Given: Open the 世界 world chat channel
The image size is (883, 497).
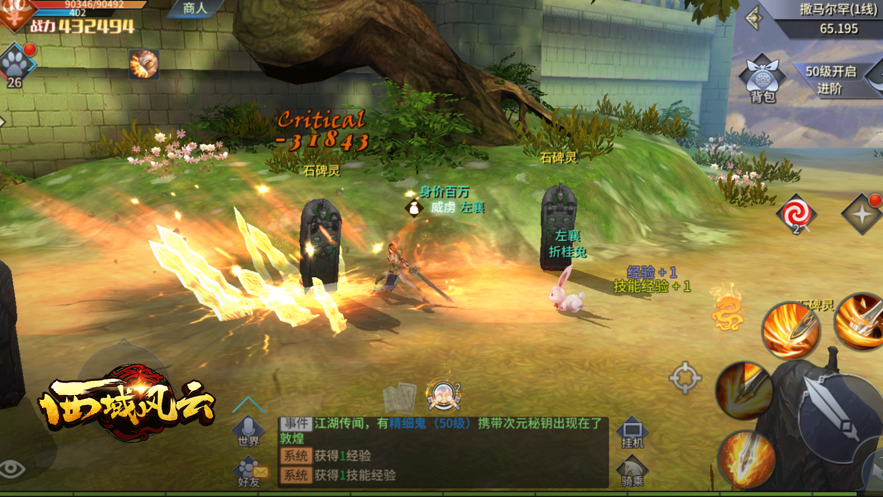Looking at the screenshot, I should point(248,431).
